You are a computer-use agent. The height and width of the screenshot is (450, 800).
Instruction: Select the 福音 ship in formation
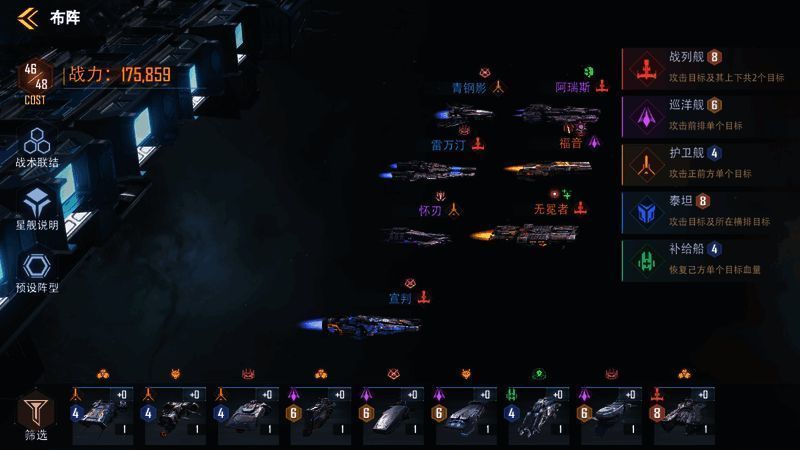pyautogui.click(x=548, y=170)
